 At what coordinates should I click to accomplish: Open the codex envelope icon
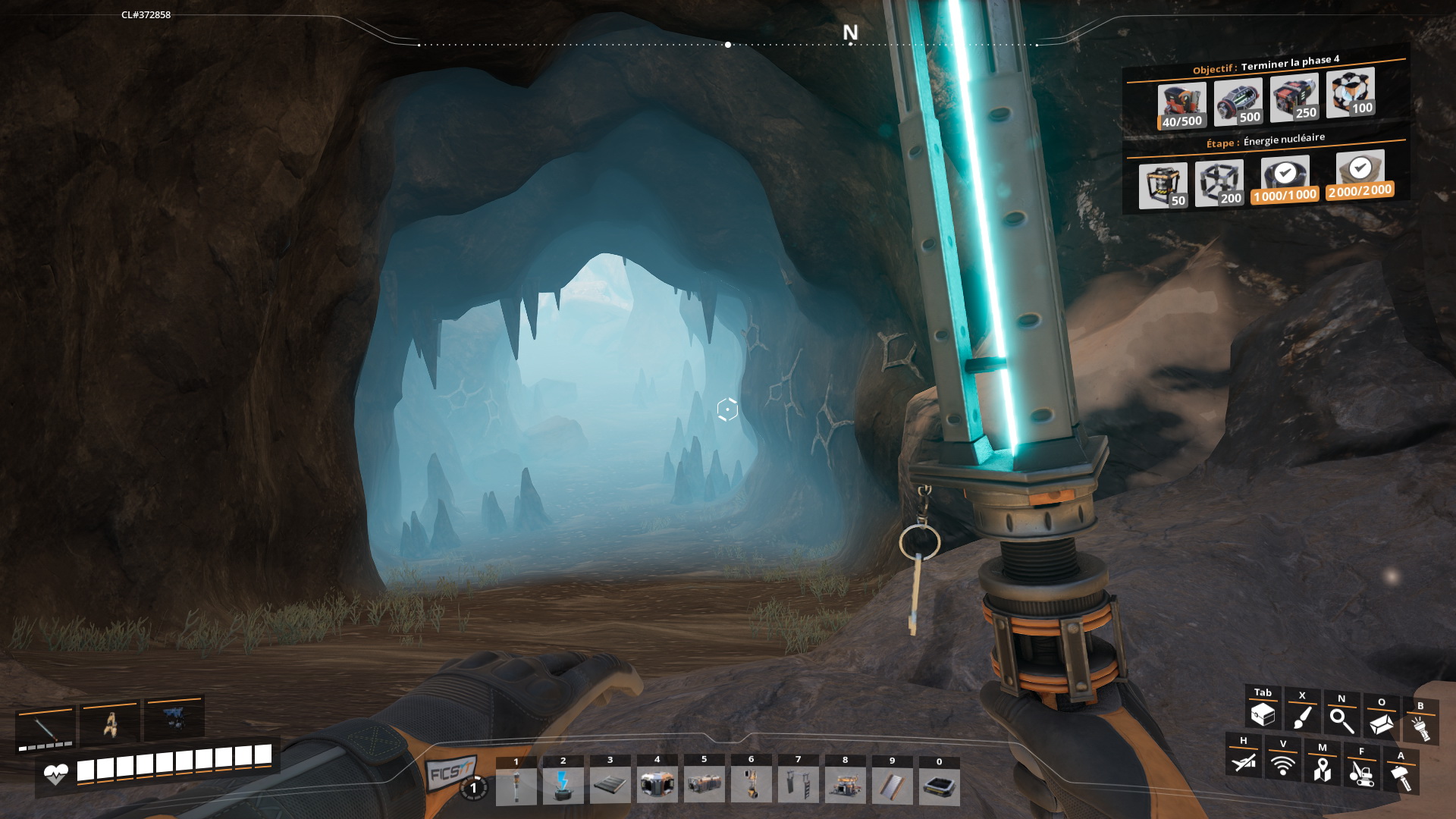pos(1381,724)
